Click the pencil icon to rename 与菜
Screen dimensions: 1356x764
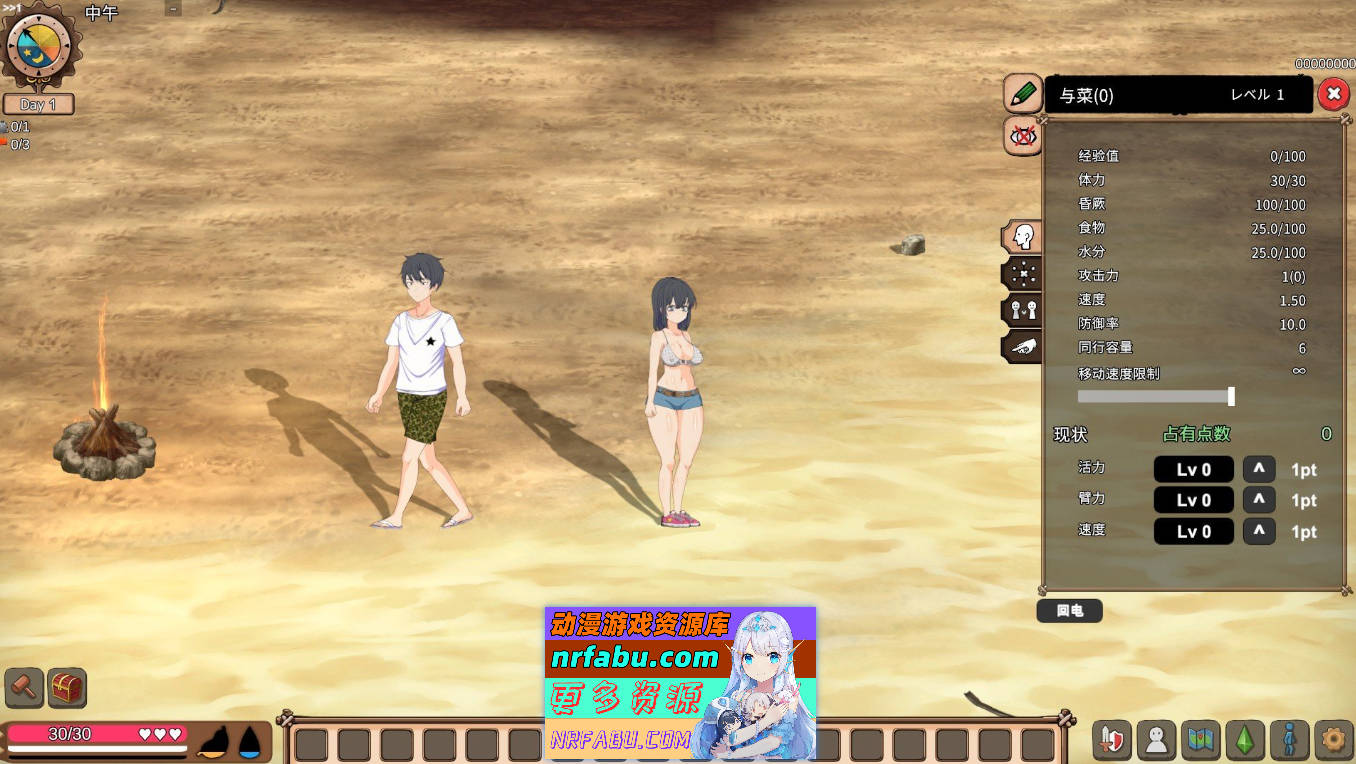coord(1022,93)
